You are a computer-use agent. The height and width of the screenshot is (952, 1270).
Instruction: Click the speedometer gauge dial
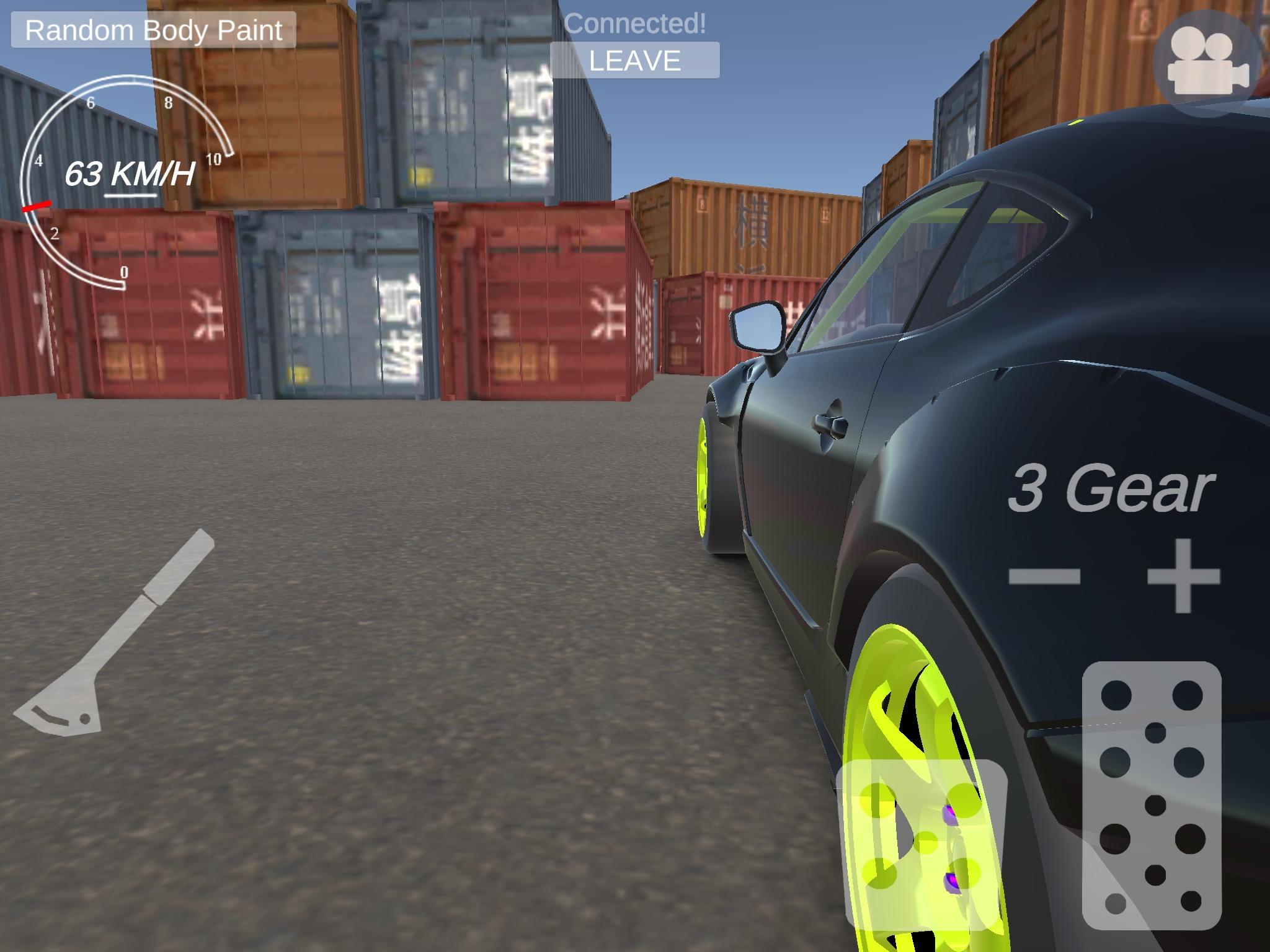click(127, 186)
